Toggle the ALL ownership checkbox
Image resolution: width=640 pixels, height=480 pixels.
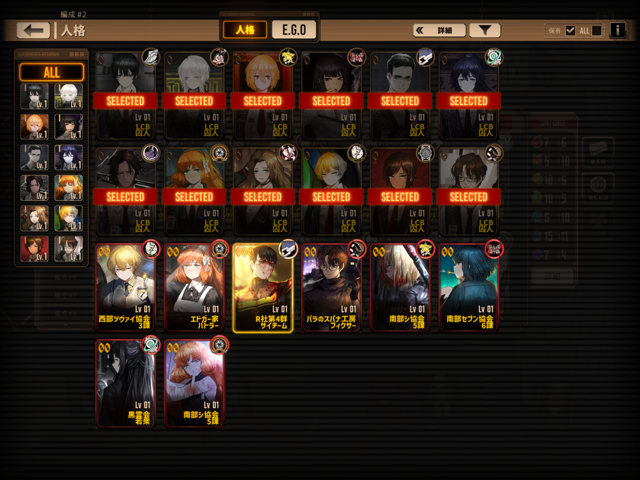(571, 30)
